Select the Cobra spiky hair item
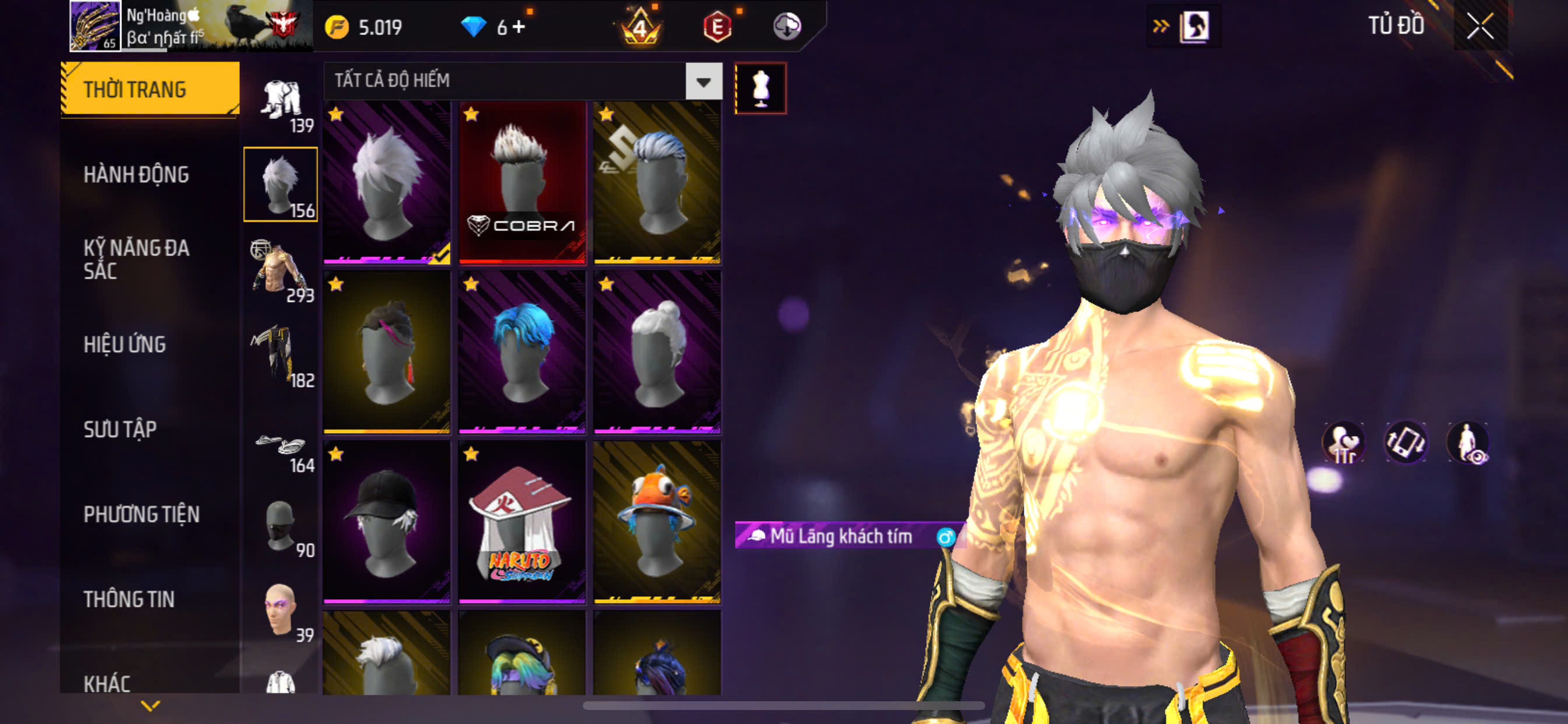 pyautogui.click(x=521, y=182)
